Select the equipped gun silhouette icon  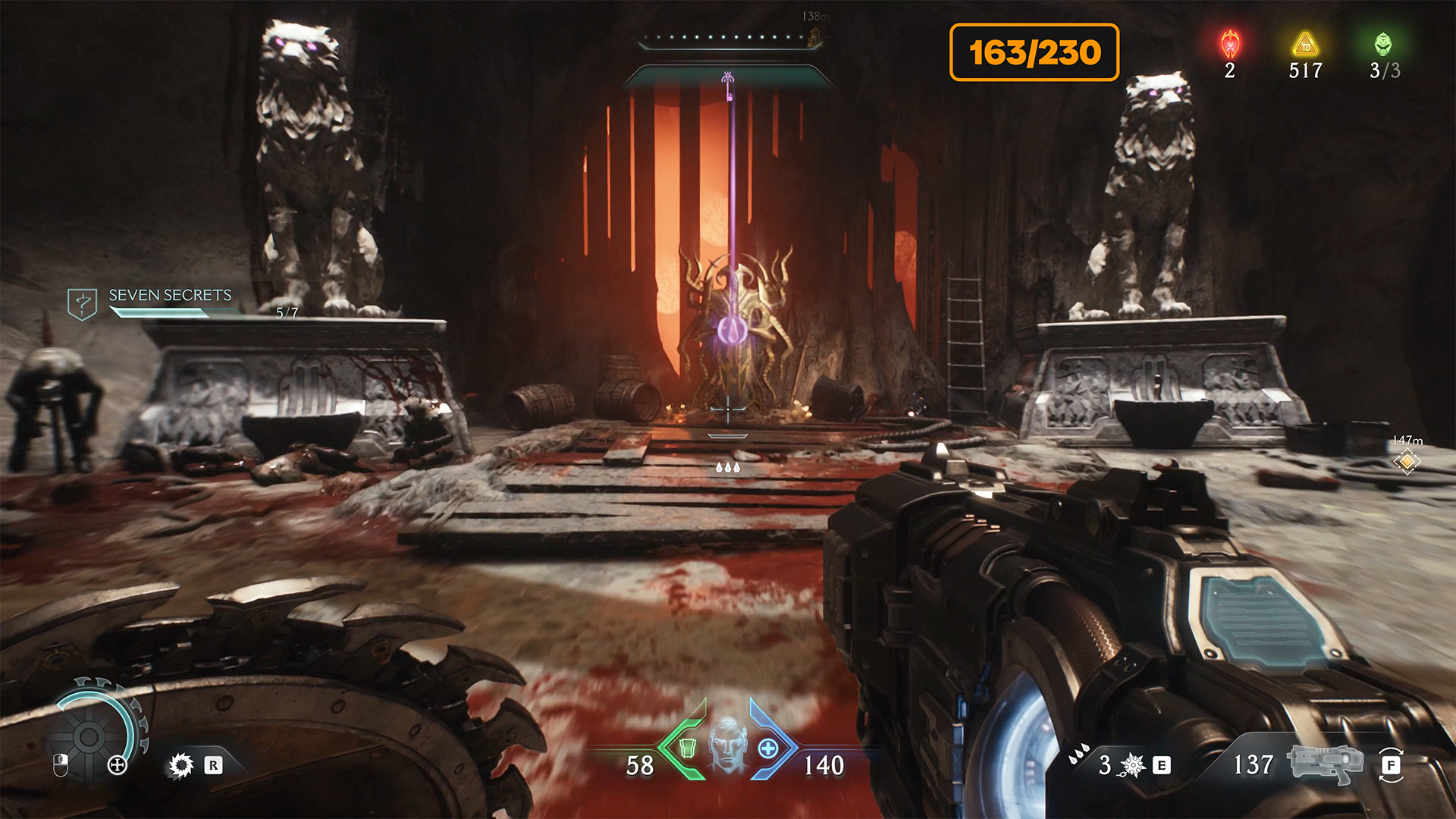coord(1326,763)
